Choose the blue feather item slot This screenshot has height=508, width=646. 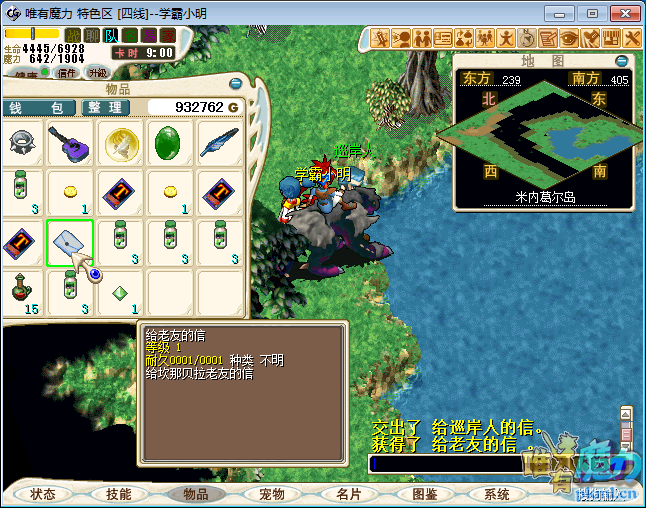pos(220,144)
